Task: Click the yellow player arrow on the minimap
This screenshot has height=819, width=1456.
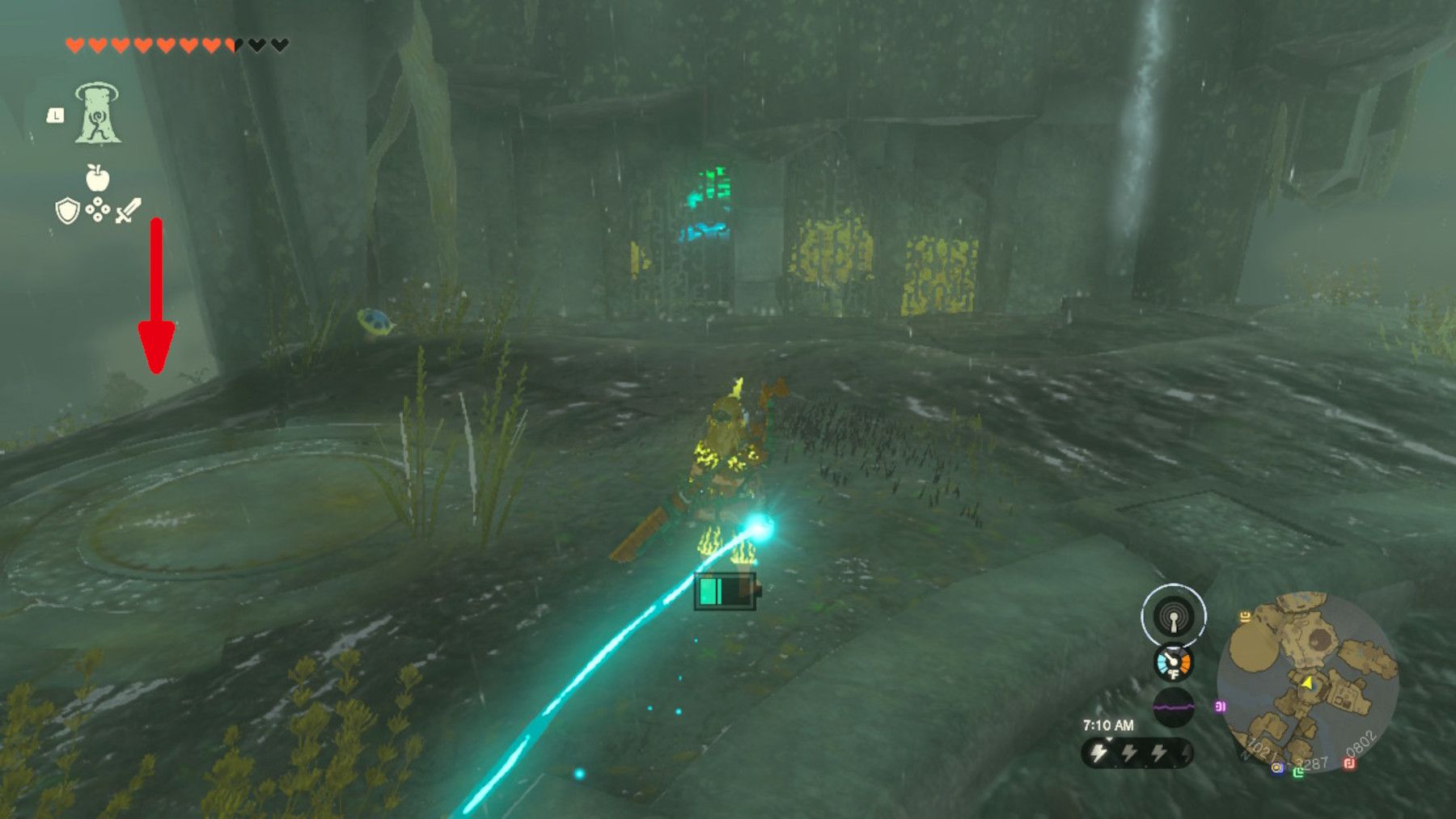Action: click(x=1308, y=683)
